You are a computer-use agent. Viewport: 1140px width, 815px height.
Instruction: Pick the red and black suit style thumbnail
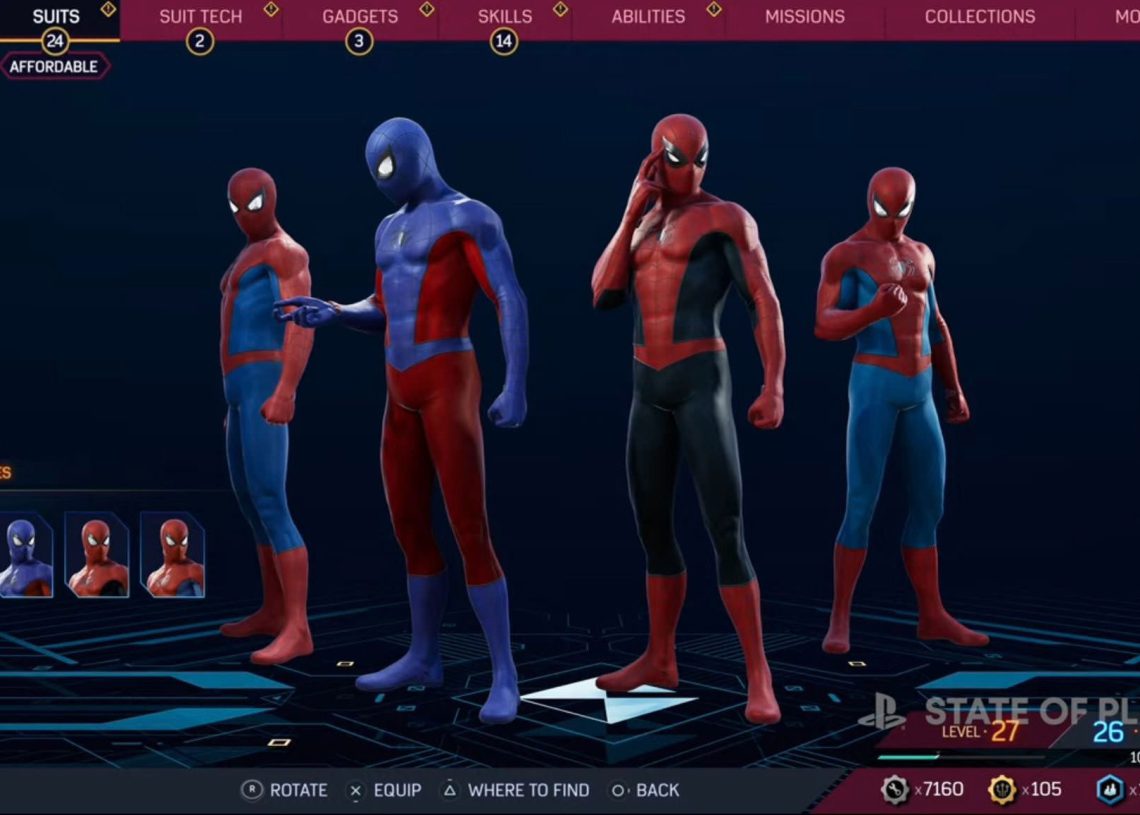(x=97, y=554)
